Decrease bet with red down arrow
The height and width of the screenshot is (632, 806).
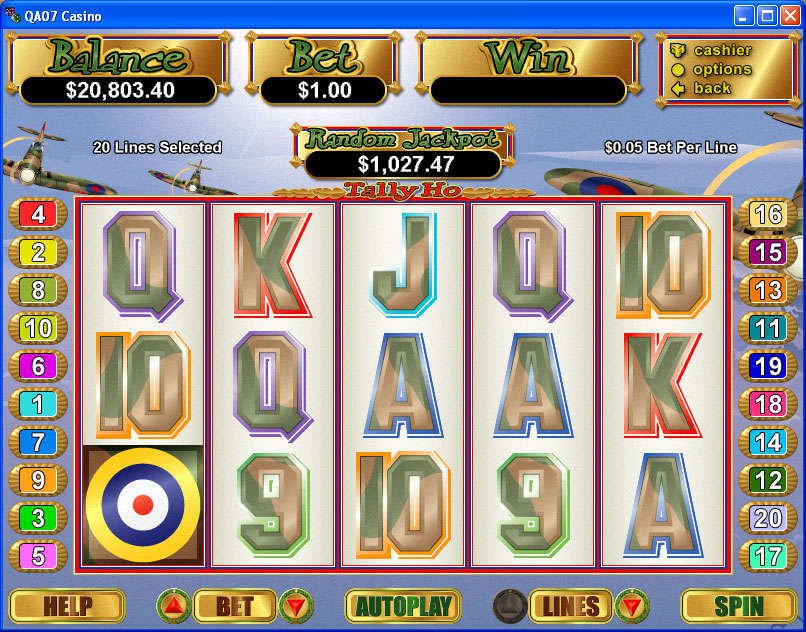[297, 606]
